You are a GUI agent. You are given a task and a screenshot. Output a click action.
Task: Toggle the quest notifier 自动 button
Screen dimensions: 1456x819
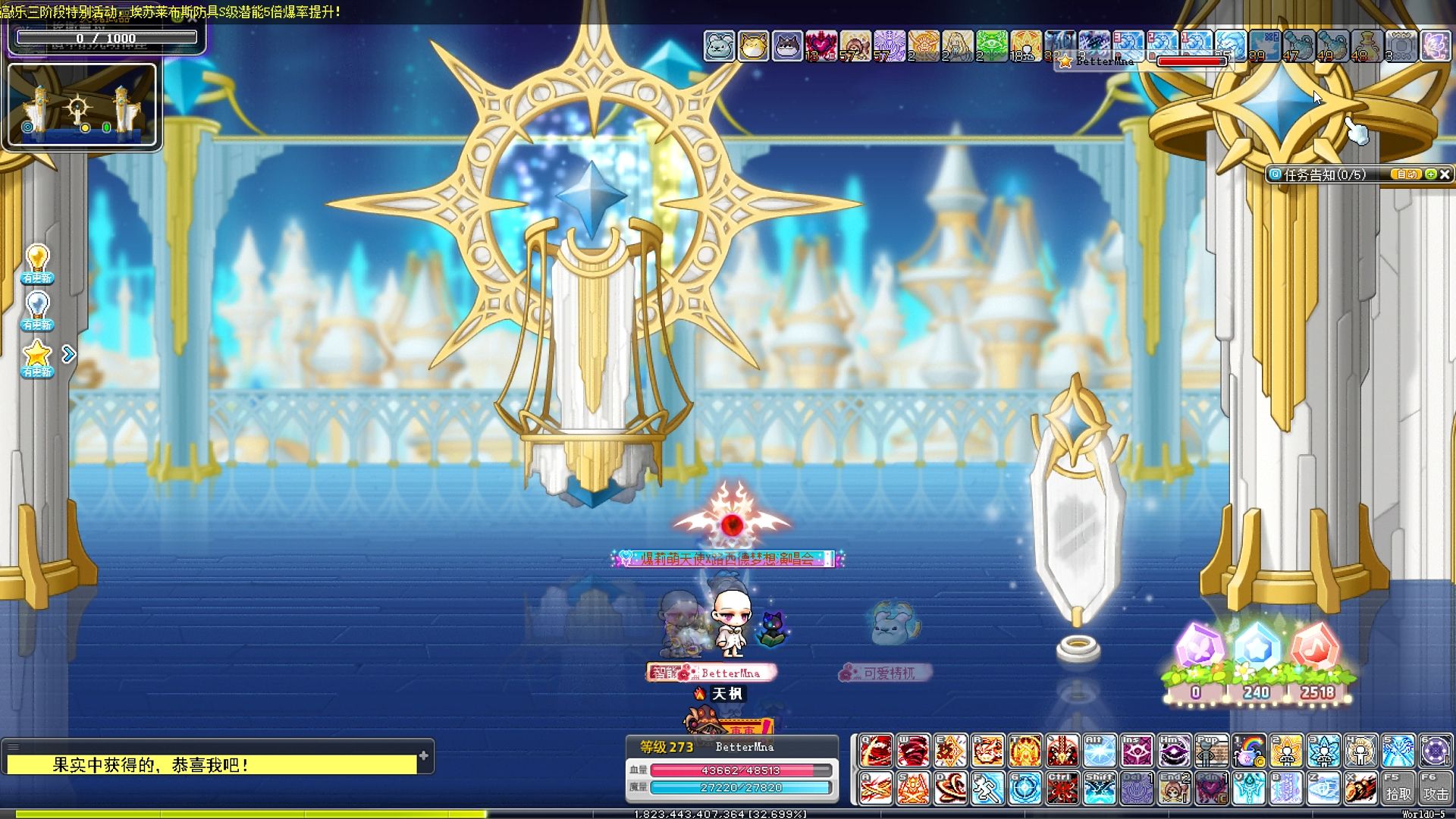click(x=1407, y=174)
